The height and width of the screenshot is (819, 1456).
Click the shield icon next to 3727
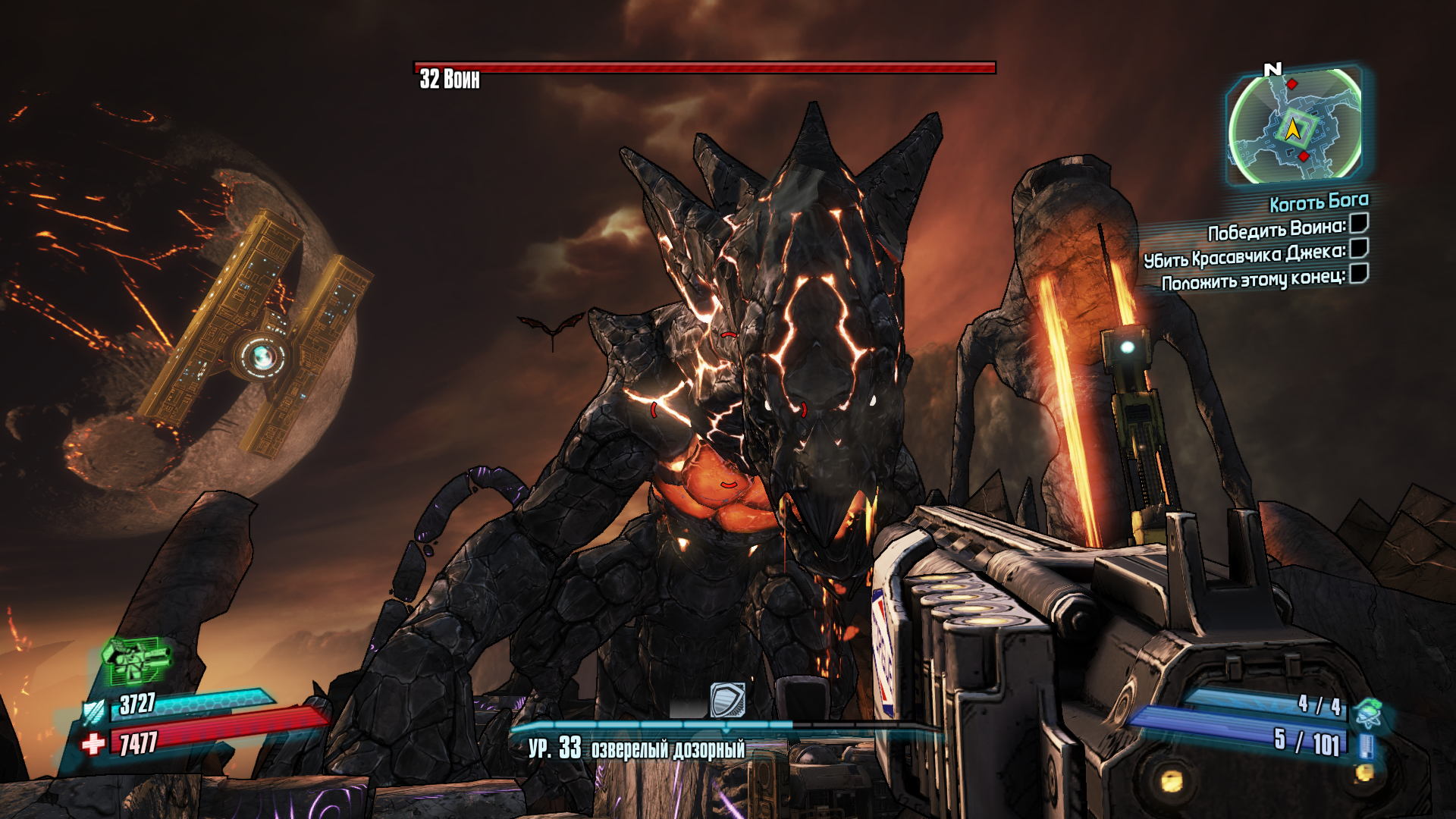point(95,712)
